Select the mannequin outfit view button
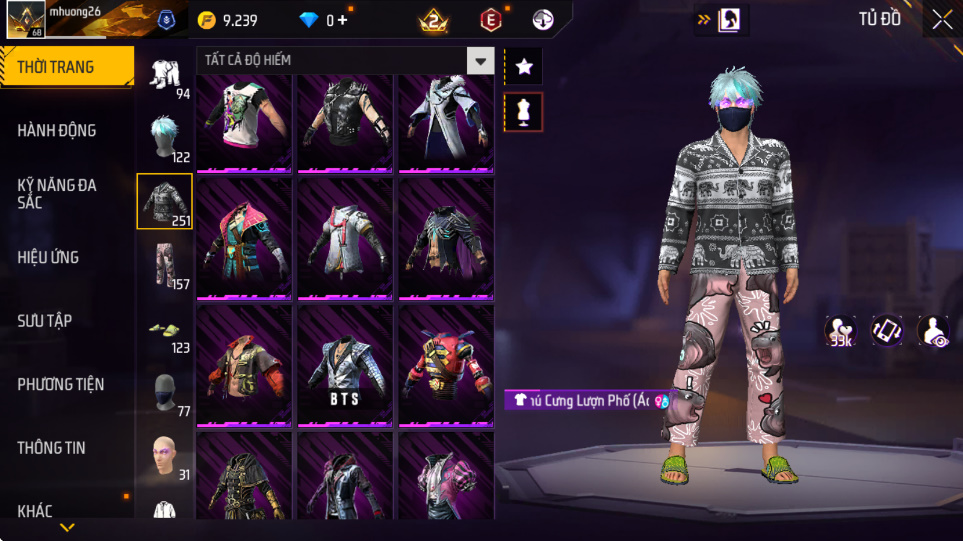 pyautogui.click(x=524, y=112)
